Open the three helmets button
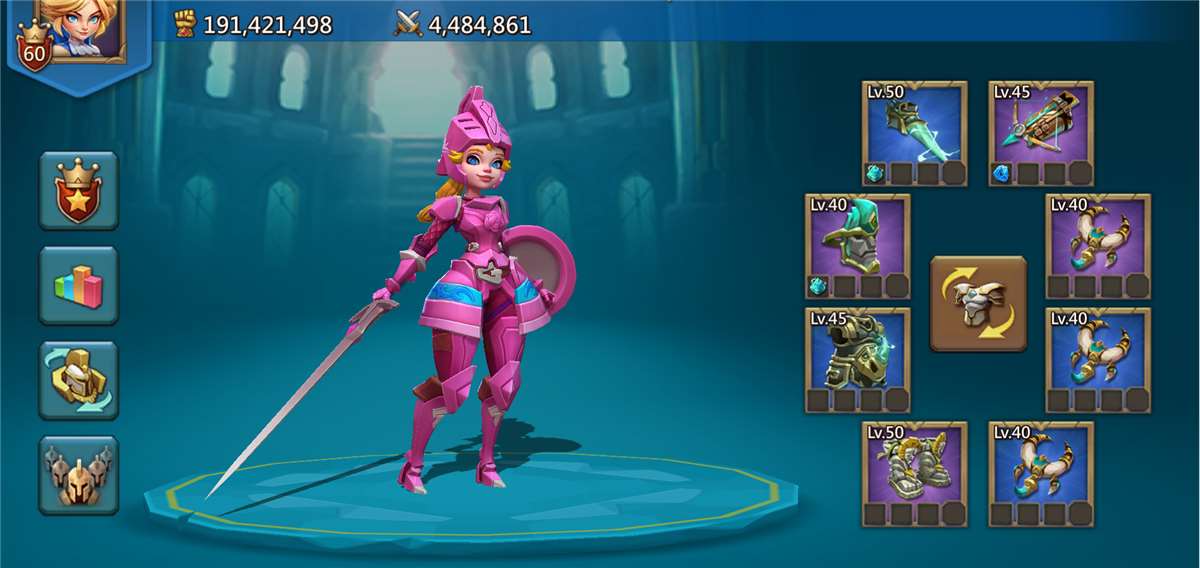This screenshot has width=1200, height=568. pyautogui.click(x=78, y=475)
